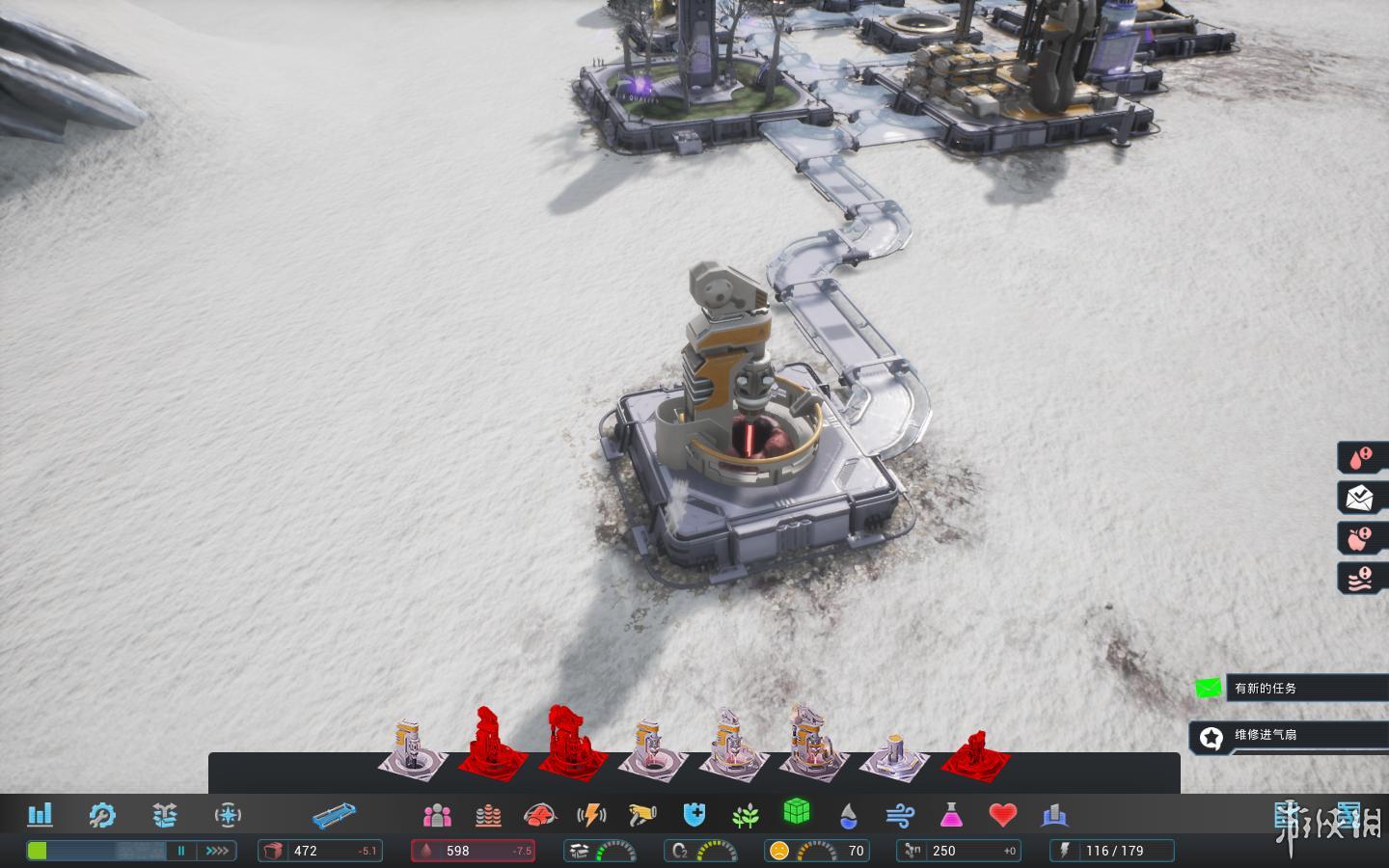Select the red mining ore category
The image size is (1389, 868).
click(x=540, y=816)
